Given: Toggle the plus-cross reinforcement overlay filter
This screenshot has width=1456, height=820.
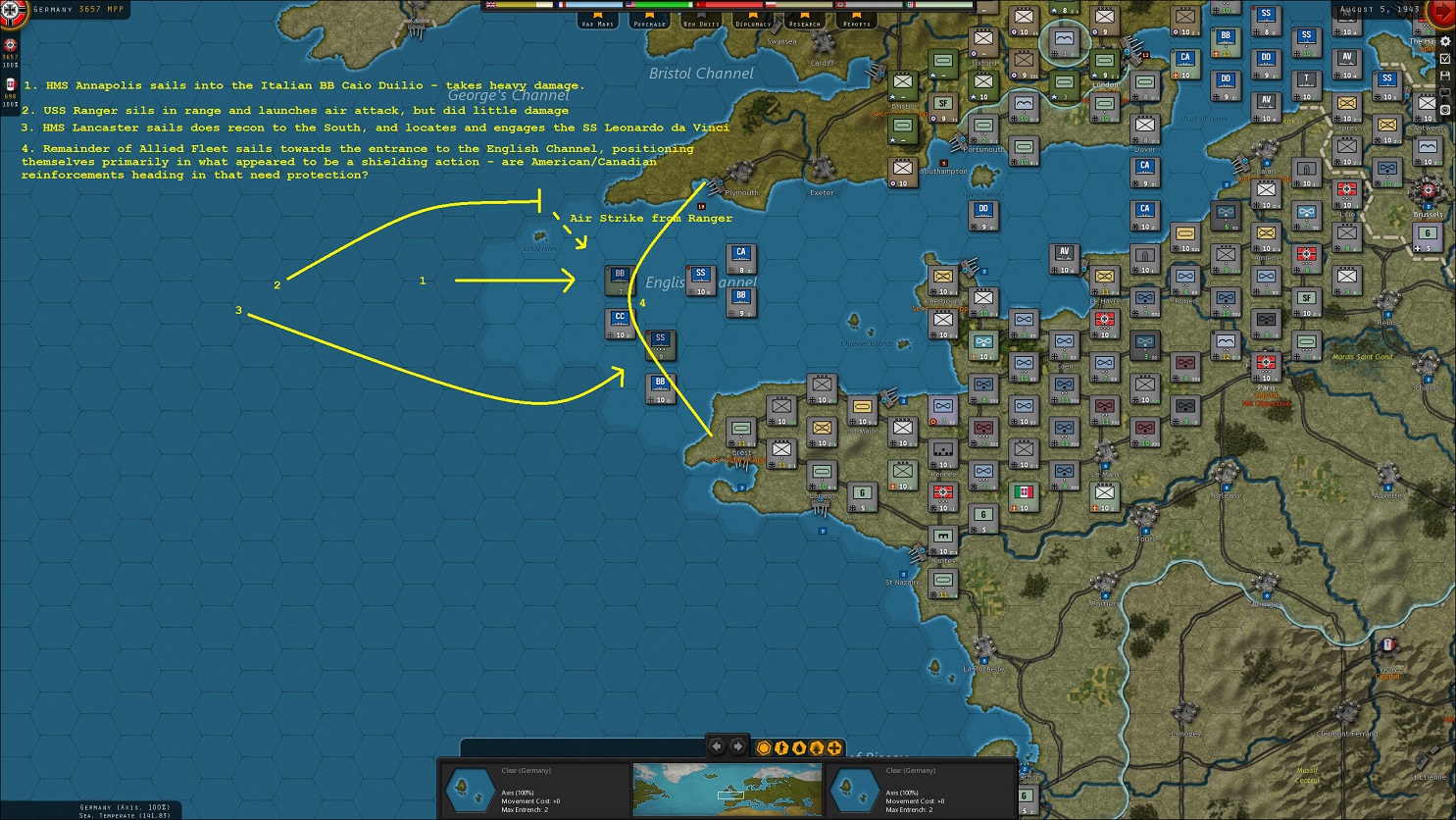Looking at the screenshot, I should 833,747.
